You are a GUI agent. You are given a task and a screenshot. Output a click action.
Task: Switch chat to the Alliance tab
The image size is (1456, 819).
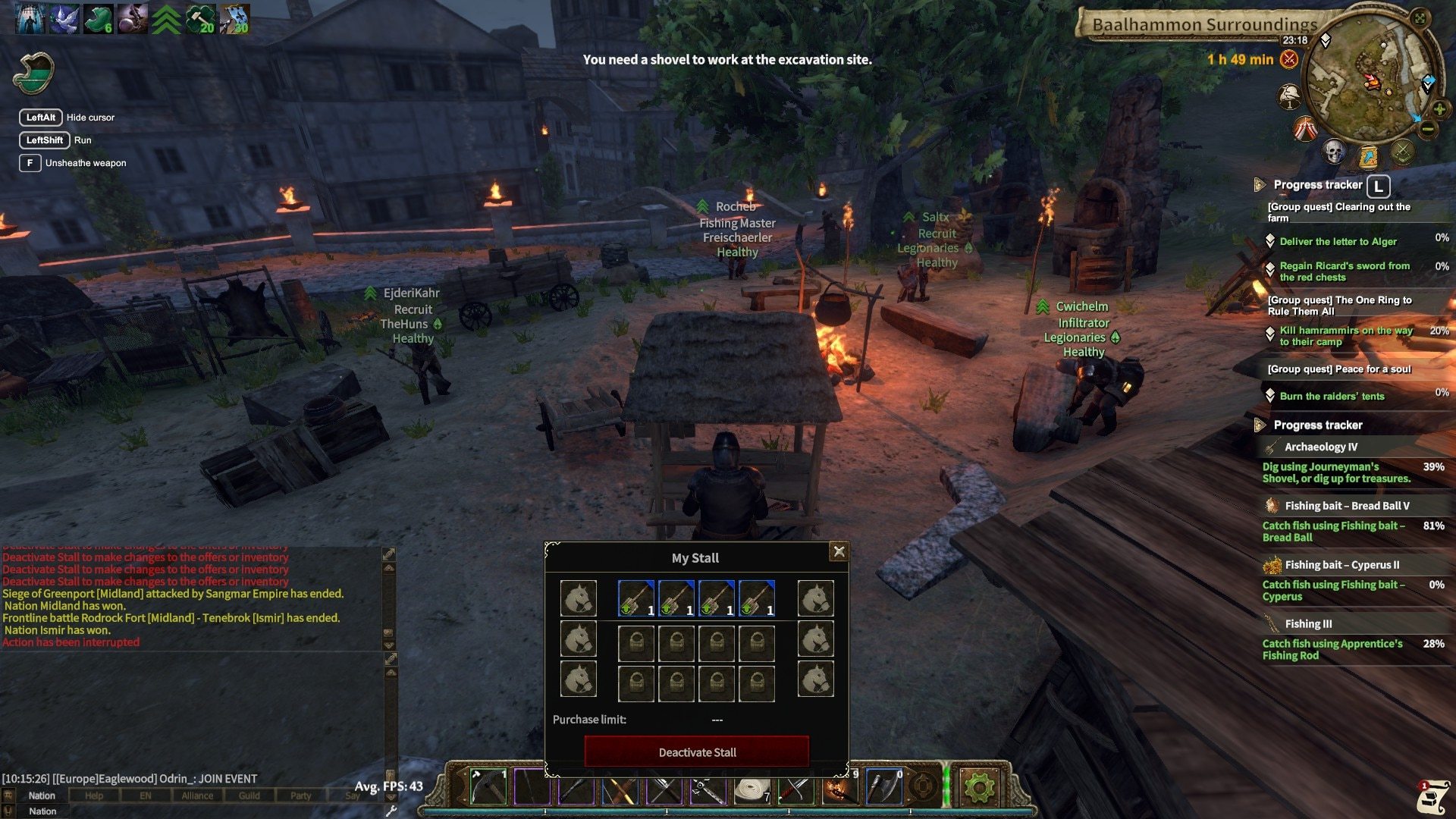197,795
